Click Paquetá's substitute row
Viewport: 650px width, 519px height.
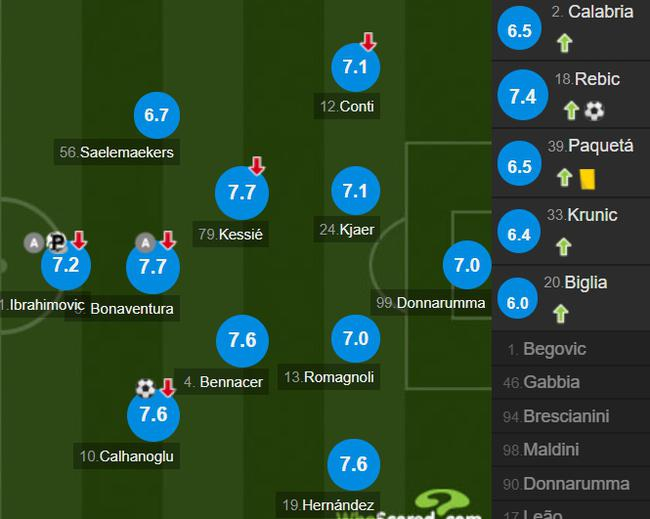tap(570, 163)
